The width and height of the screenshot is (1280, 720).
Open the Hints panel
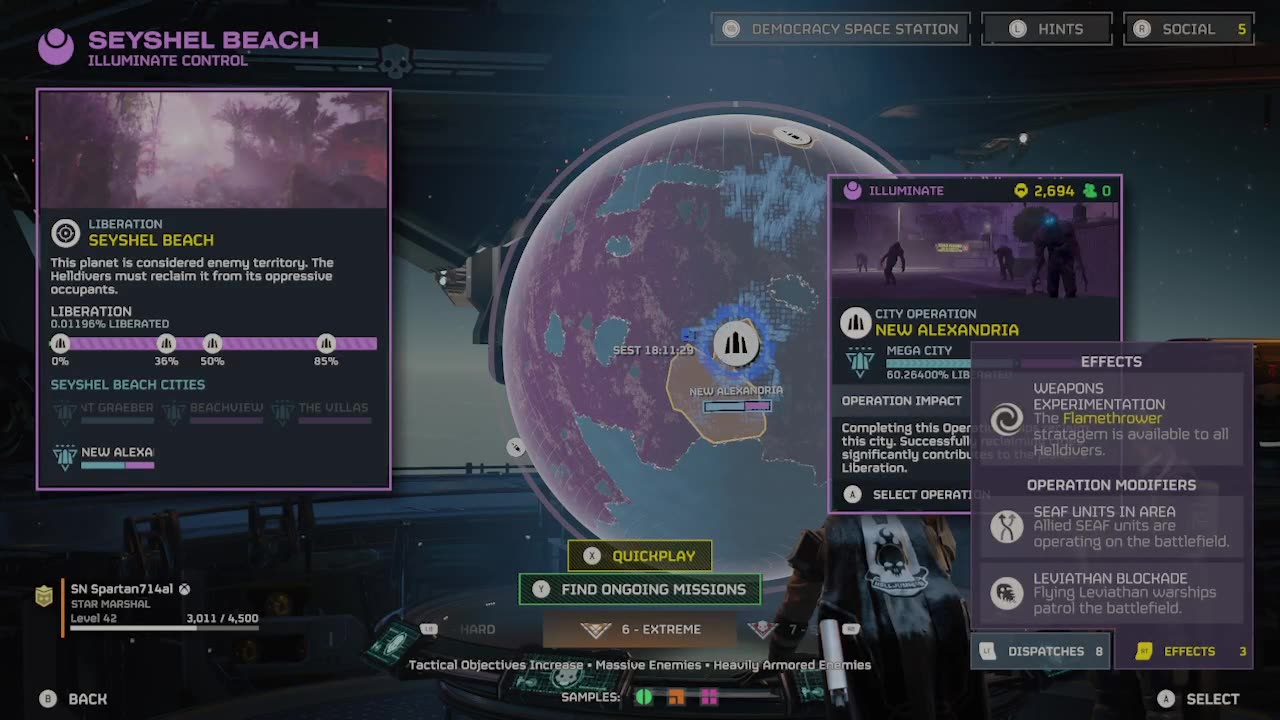click(1047, 29)
